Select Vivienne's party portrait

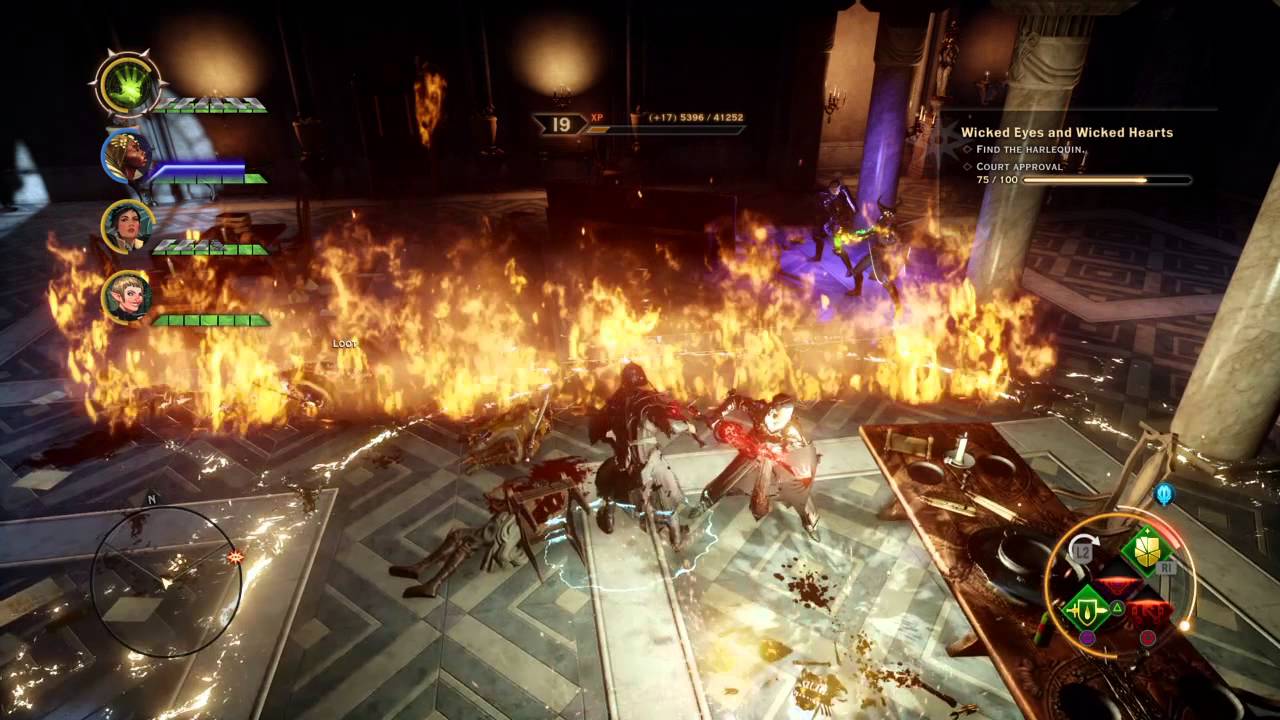click(x=126, y=156)
